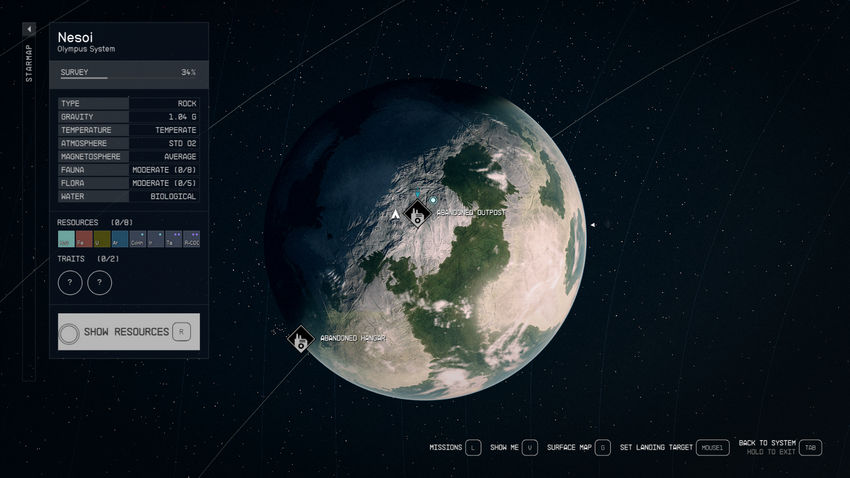Choose the U uranium resource tile
Image resolution: width=850 pixels, height=478 pixels.
(x=102, y=239)
